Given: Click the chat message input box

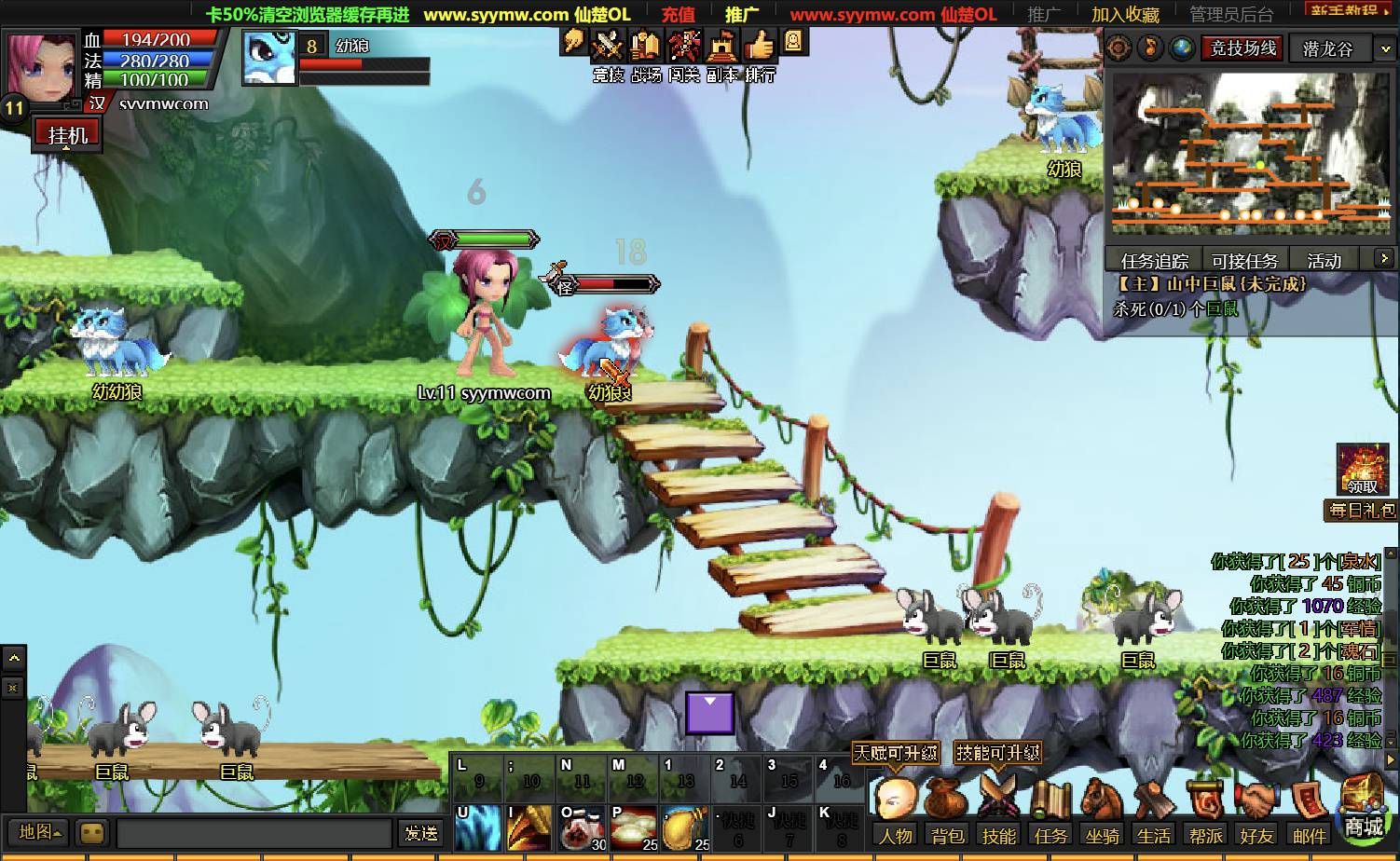Looking at the screenshot, I should [x=254, y=833].
